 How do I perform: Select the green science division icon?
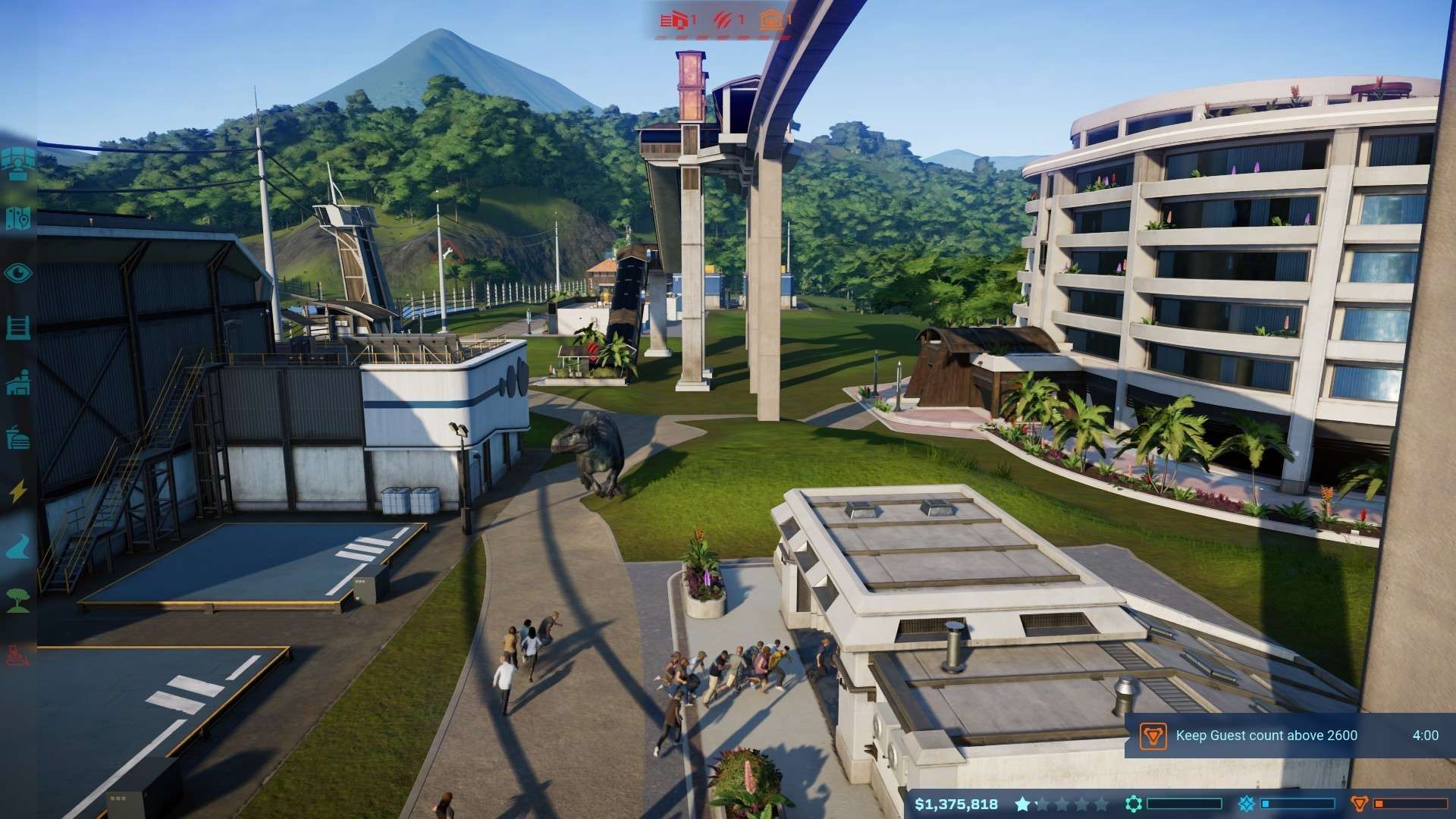click(1133, 804)
